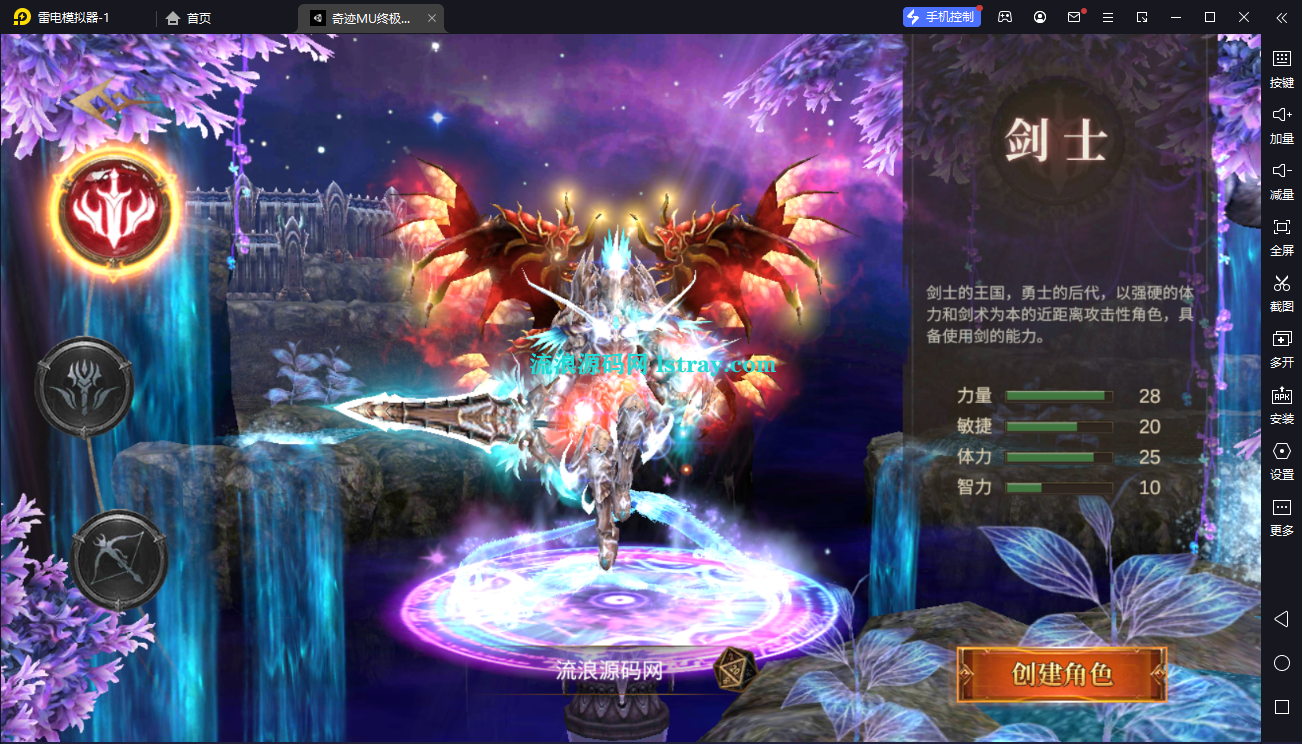Screen dimensions: 1302x744
Task: Open the mailbox notification icon in the title bar
Action: tap(1074, 17)
